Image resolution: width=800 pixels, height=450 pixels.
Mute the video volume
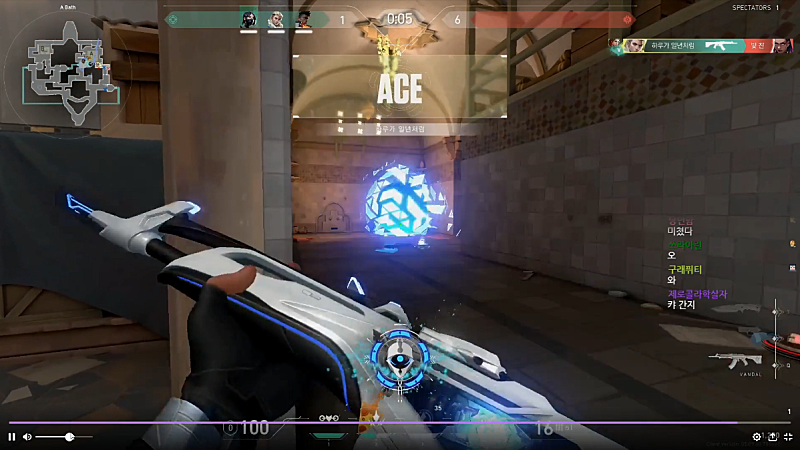pyautogui.click(x=27, y=437)
